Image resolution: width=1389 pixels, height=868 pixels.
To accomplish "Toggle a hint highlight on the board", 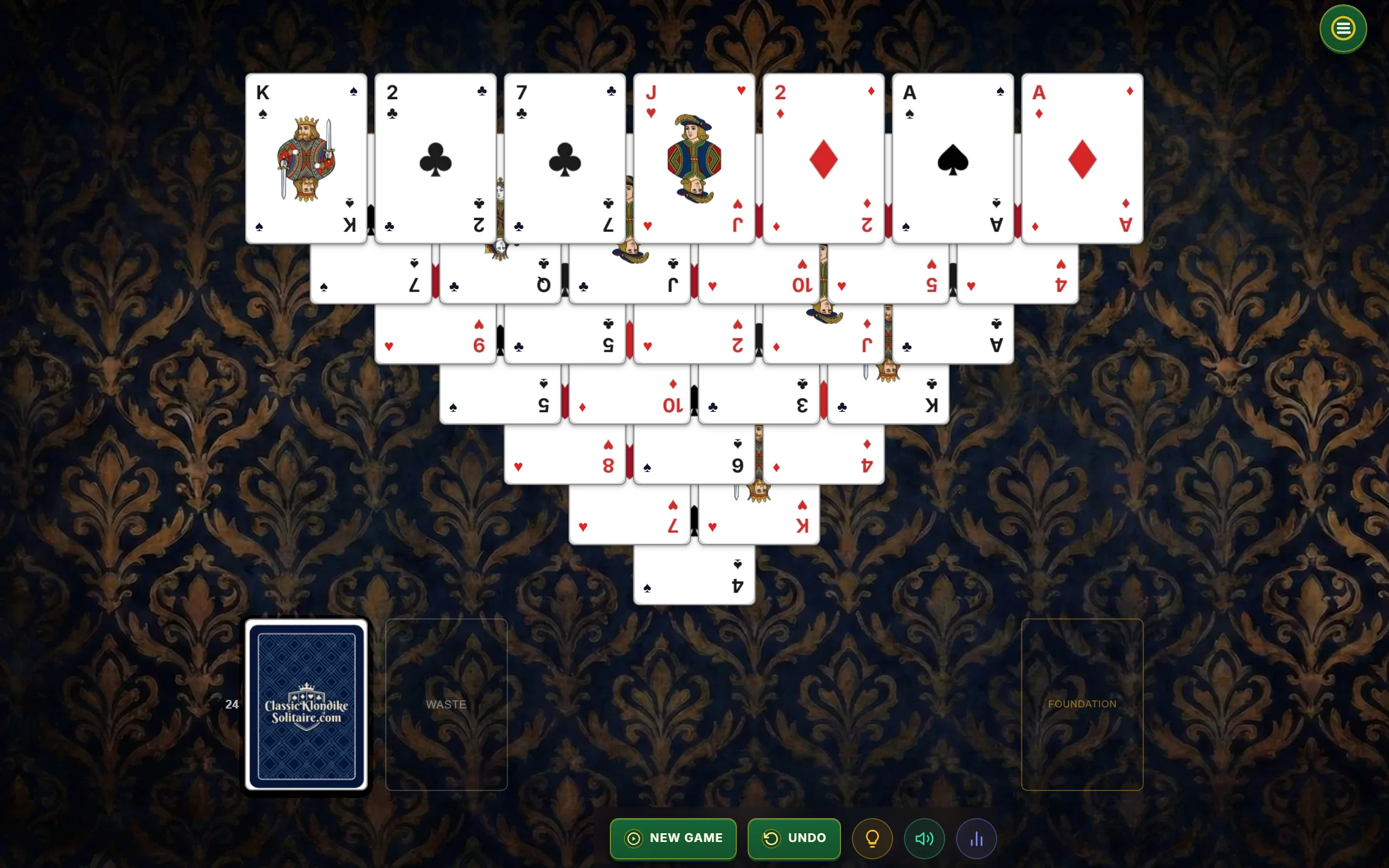I will 872,838.
